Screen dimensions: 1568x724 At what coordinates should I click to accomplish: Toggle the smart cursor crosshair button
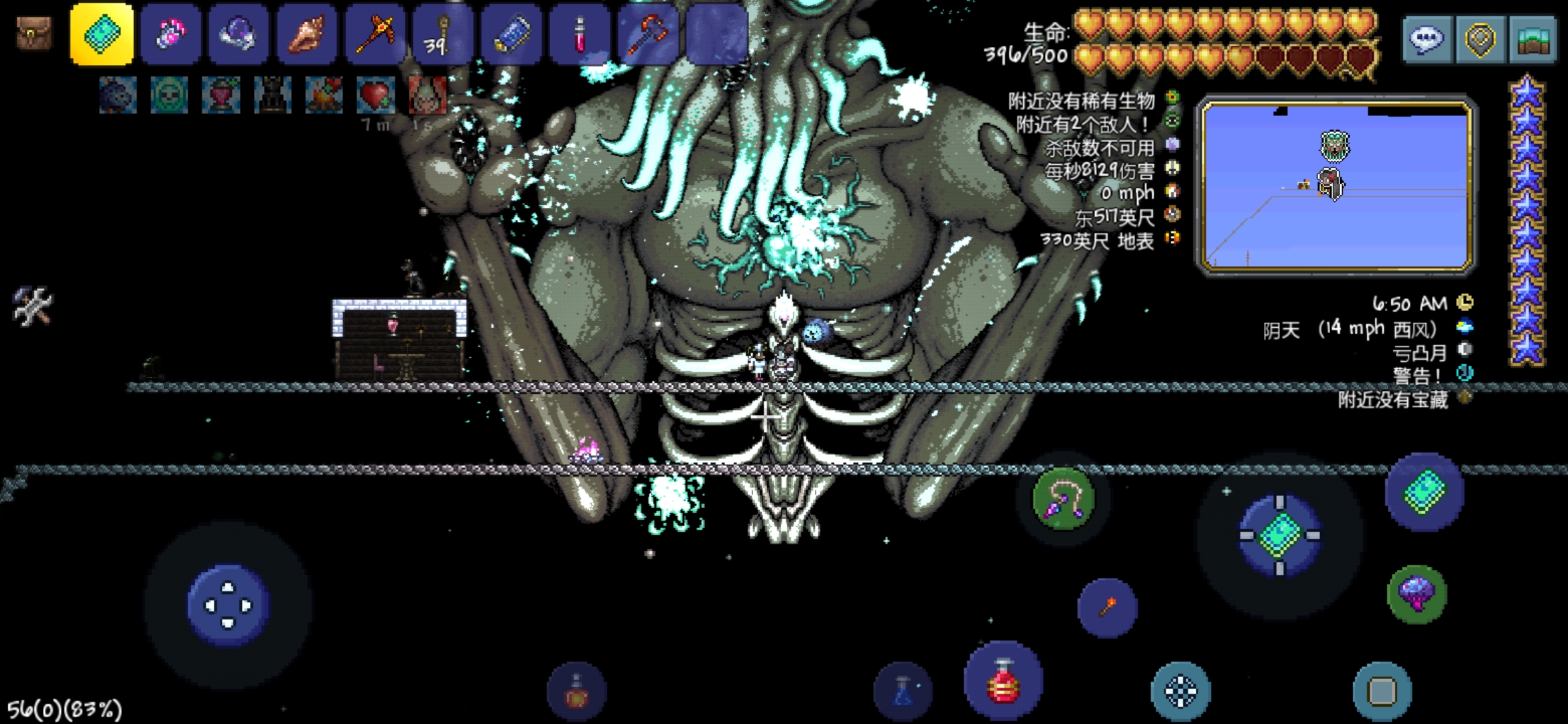click(x=1181, y=691)
